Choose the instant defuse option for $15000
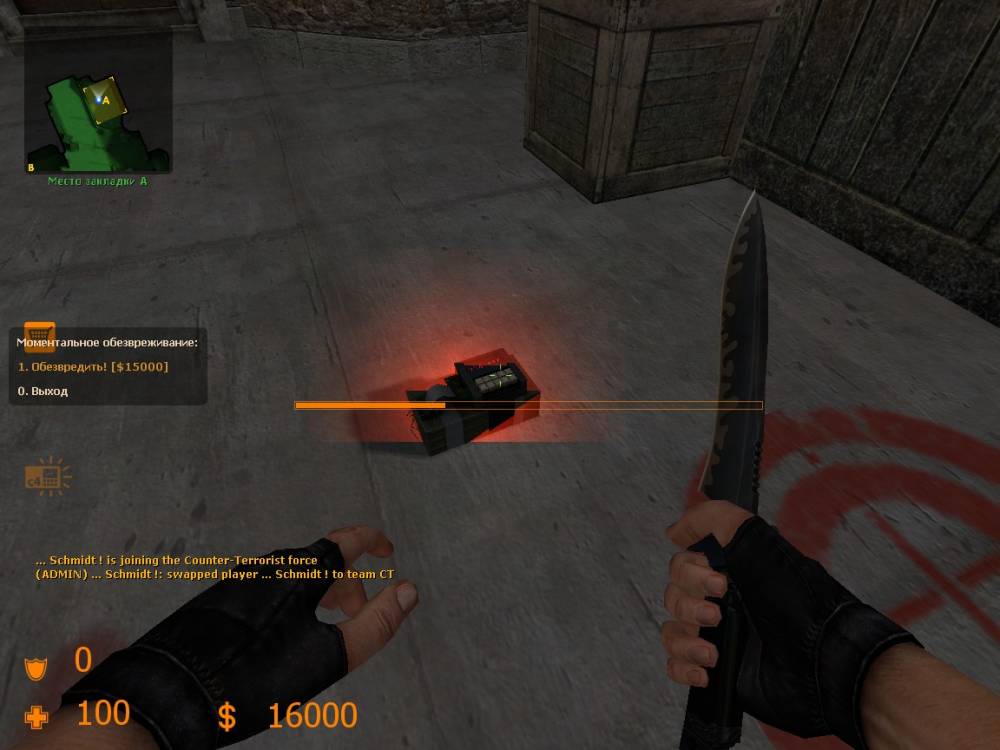Image resolution: width=1000 pixels, height=750 pixels. pyautogui.click(x=93, y=367)
